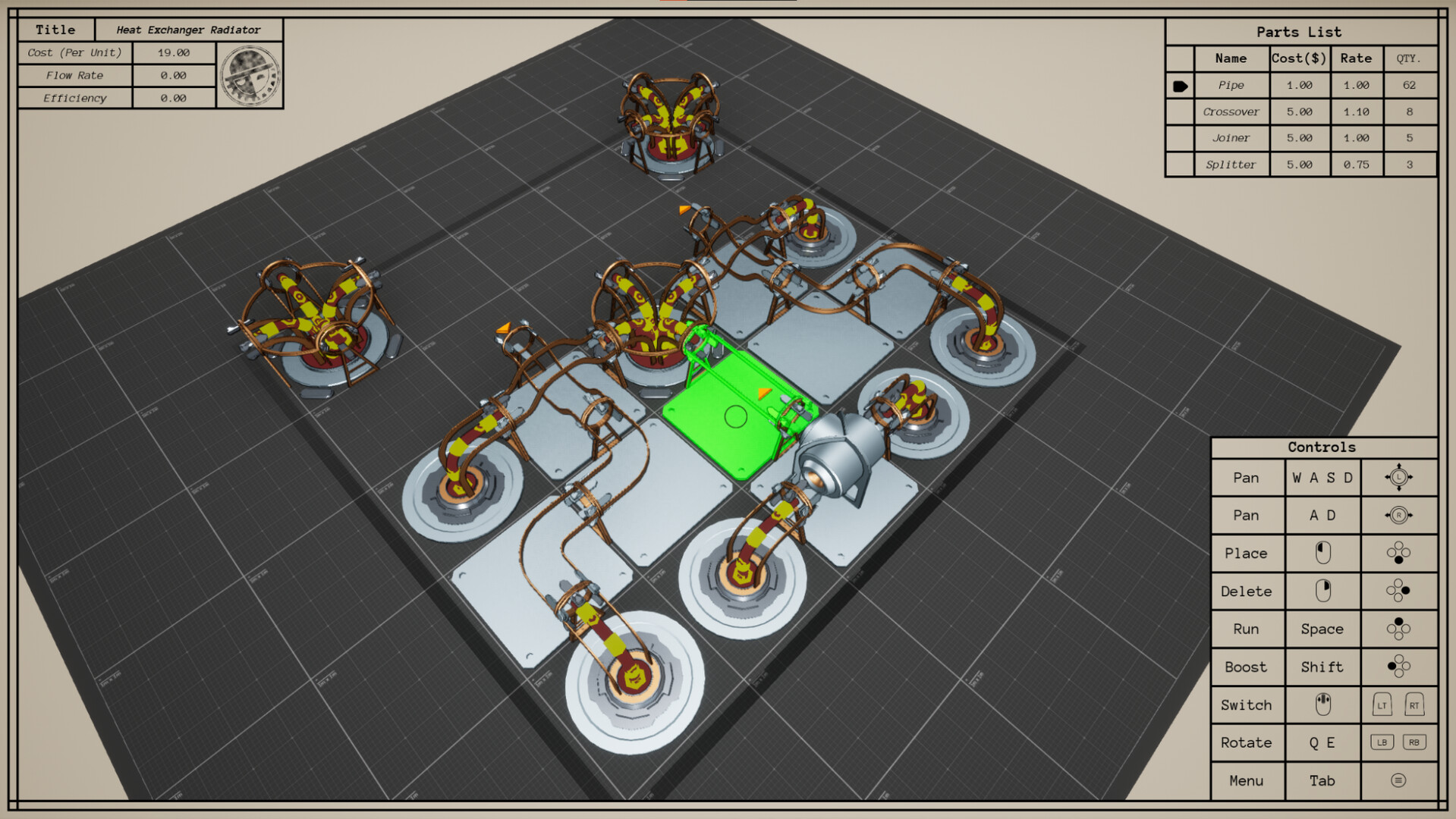Click the d-pad icon beside Run
1456x819 pixels.
point(1400,629)
